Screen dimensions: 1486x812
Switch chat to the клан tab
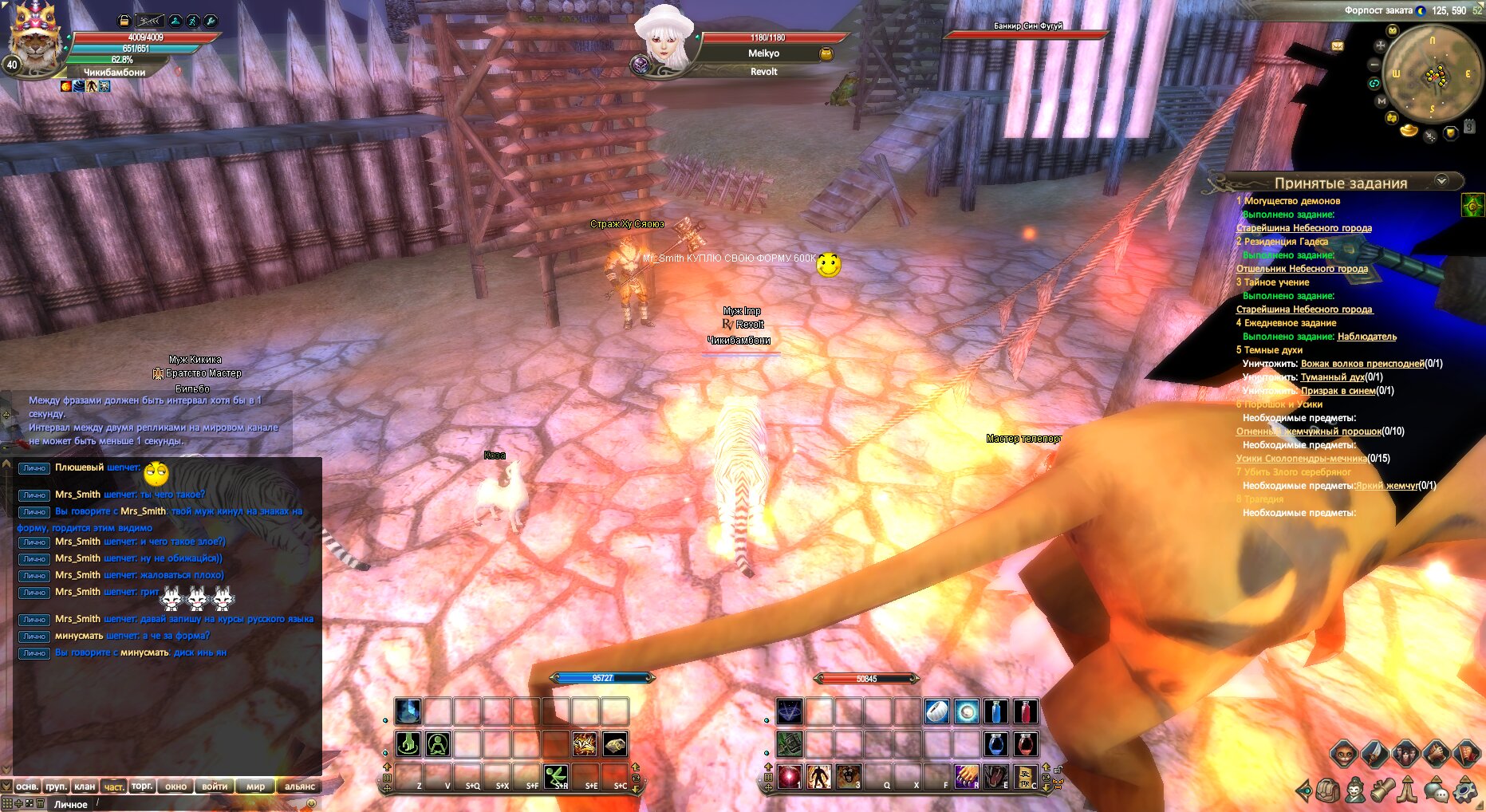click(85, 786)
